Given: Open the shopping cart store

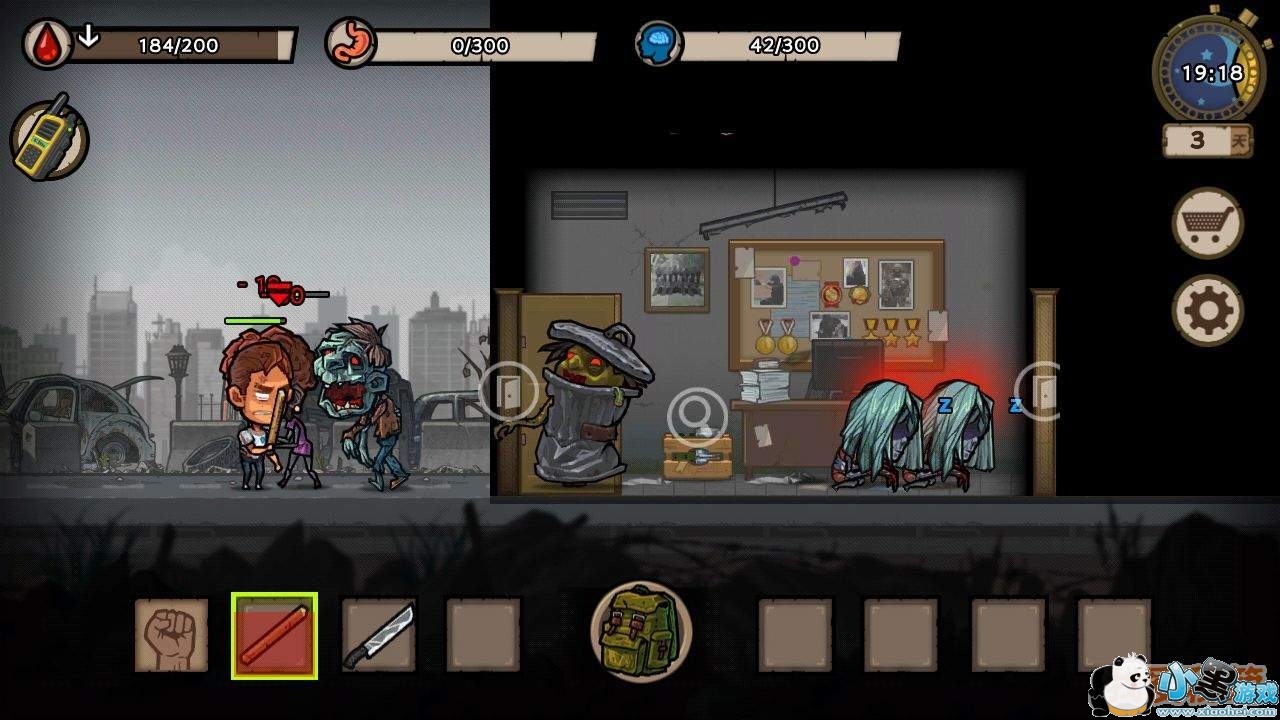Looking at the screenshot, I should click(x=1207, y=224).
